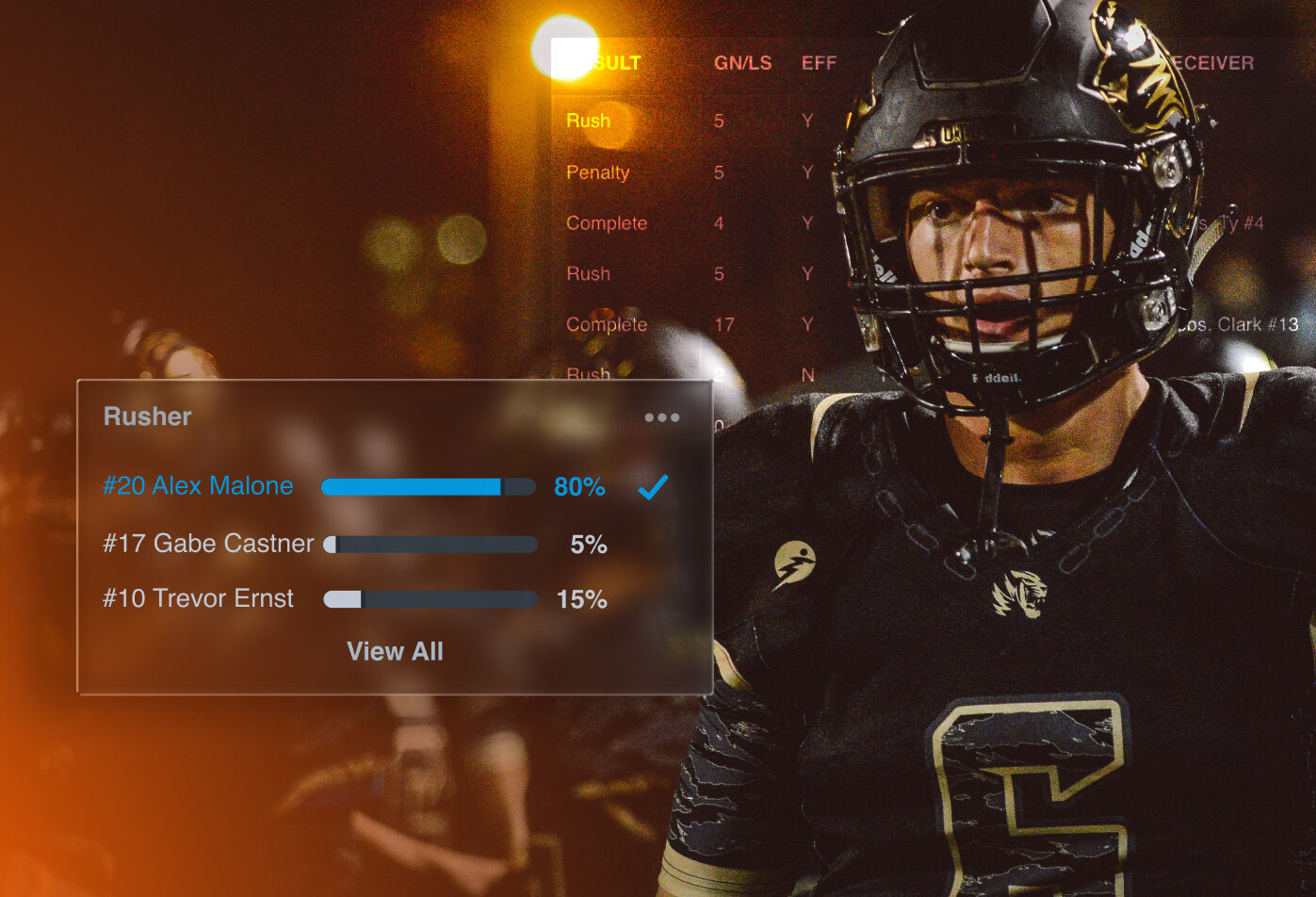Open View All rushers list
This screenshot has height=897, width=1316.
(x=395, y=652)
